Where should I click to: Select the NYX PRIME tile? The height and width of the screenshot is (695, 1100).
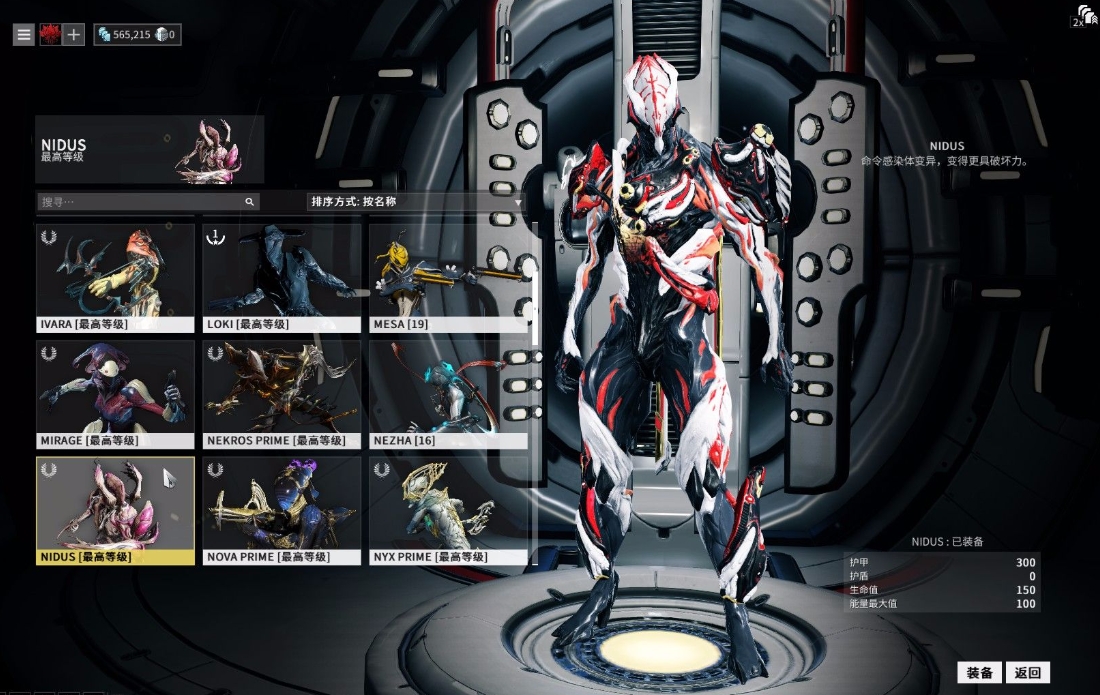pos(448,510)
